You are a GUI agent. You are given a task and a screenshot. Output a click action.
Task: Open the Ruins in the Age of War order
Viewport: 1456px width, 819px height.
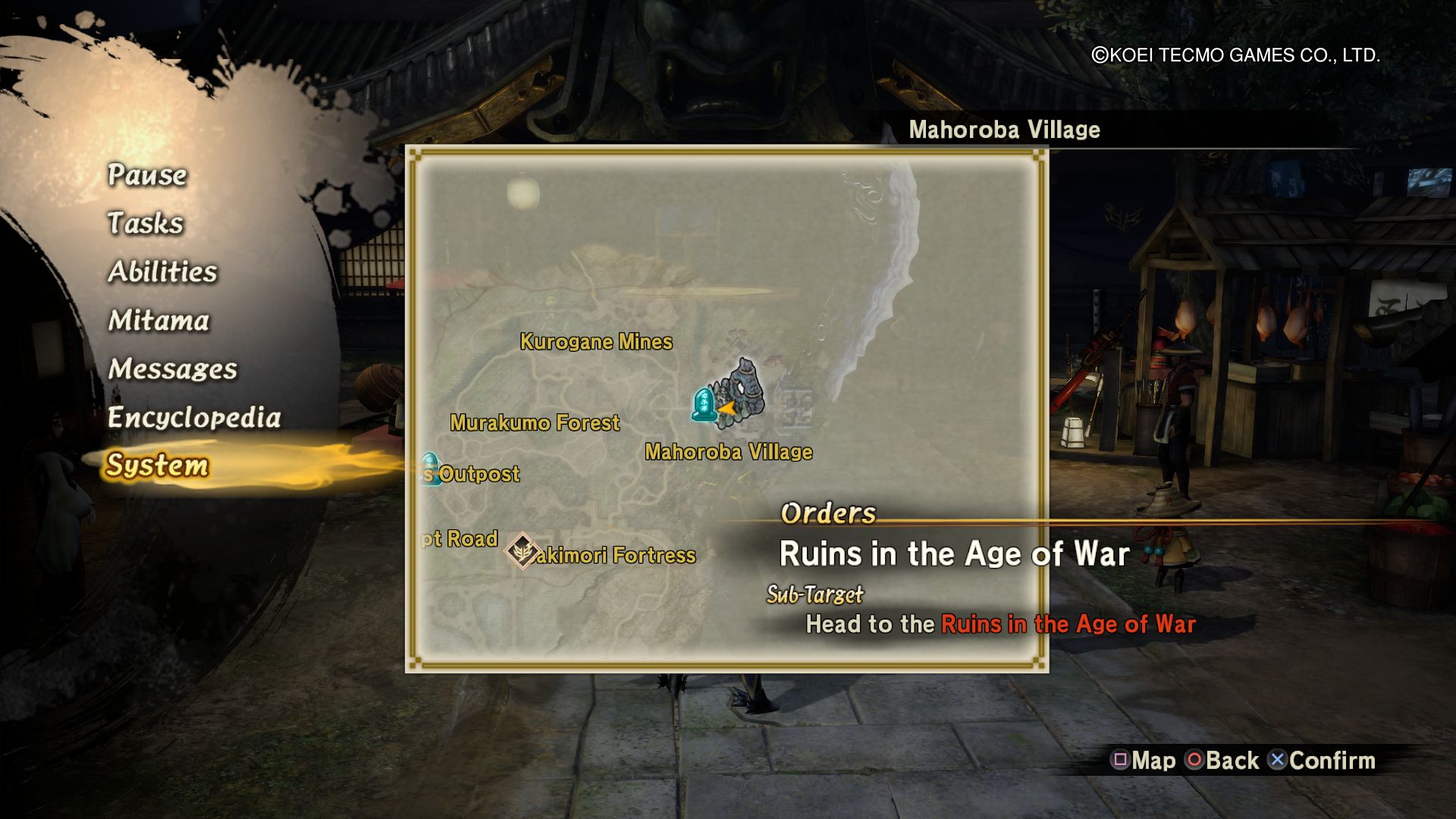coord(954,554)
